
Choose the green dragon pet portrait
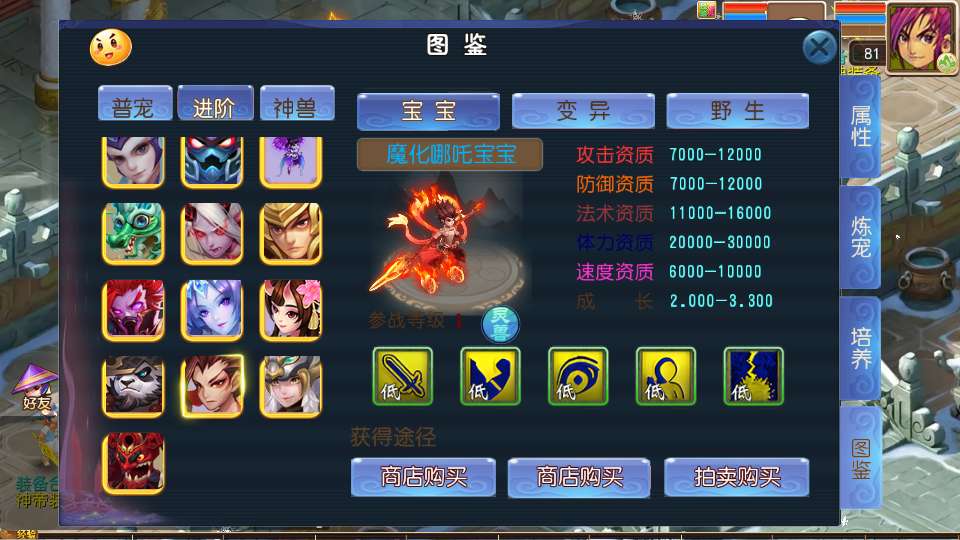(x=133, y=233)
